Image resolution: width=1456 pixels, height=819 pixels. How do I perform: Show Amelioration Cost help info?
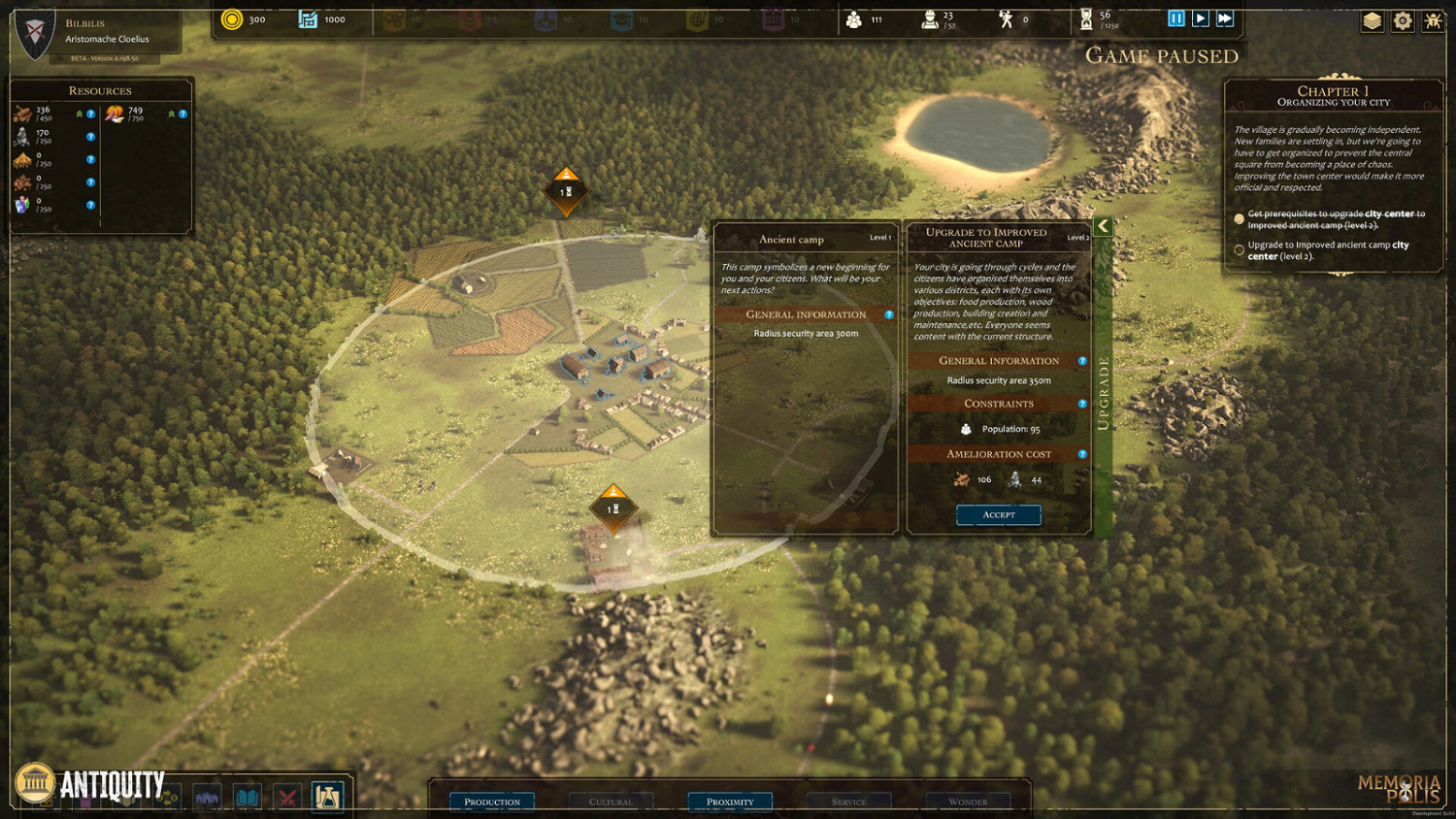(x=1082, y=454)
